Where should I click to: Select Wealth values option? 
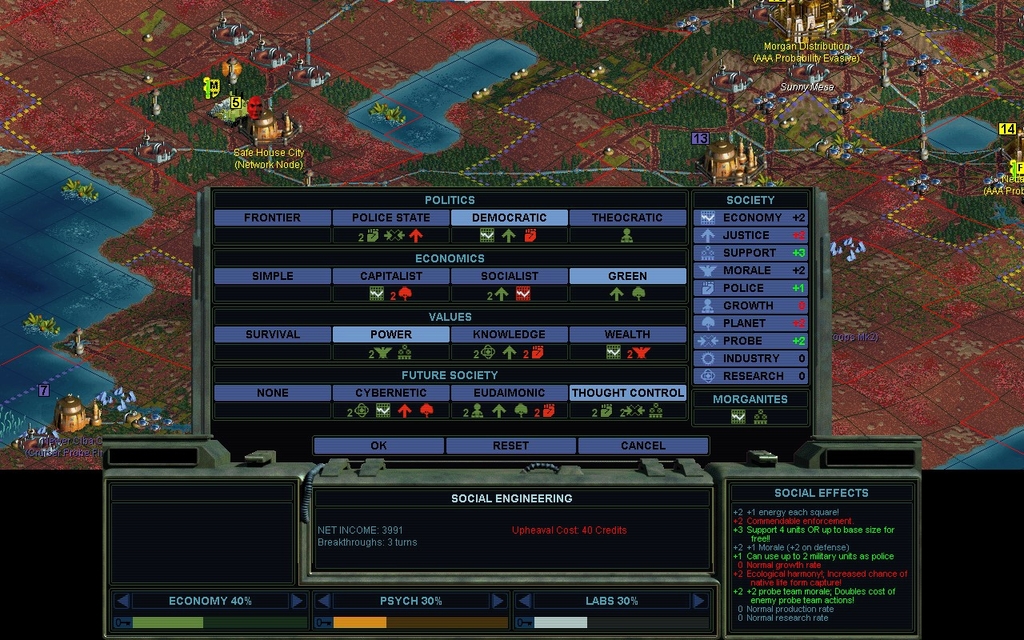point(627,334)
